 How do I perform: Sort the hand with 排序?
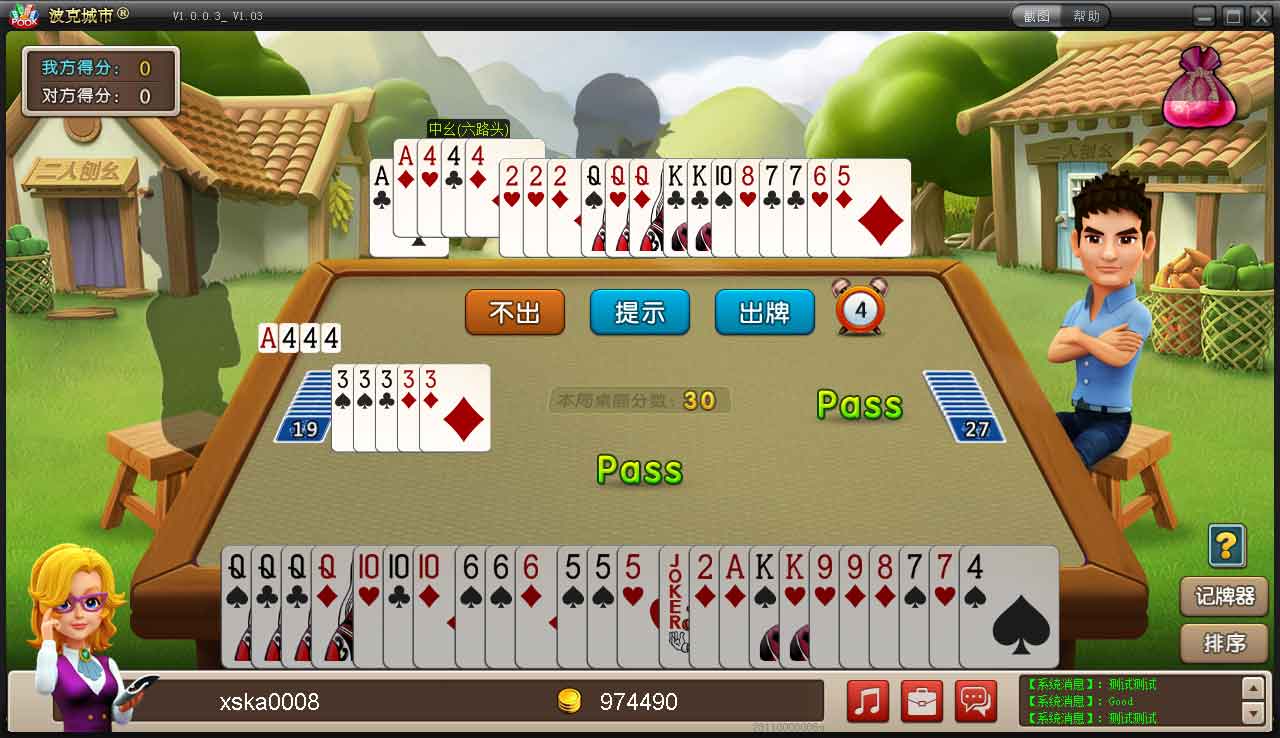click(1224, 643)
